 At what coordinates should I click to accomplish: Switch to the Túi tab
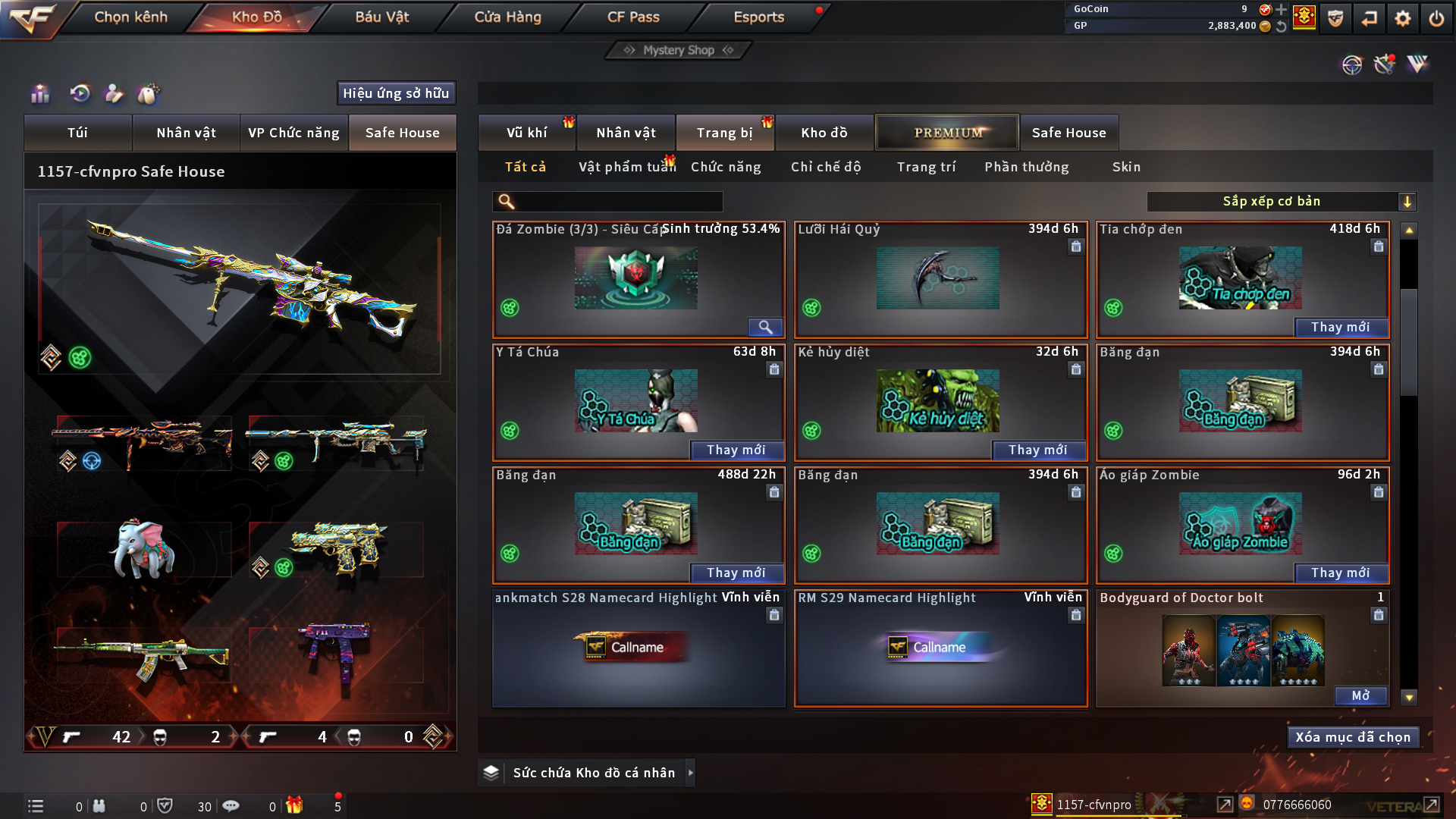point(77,133)
